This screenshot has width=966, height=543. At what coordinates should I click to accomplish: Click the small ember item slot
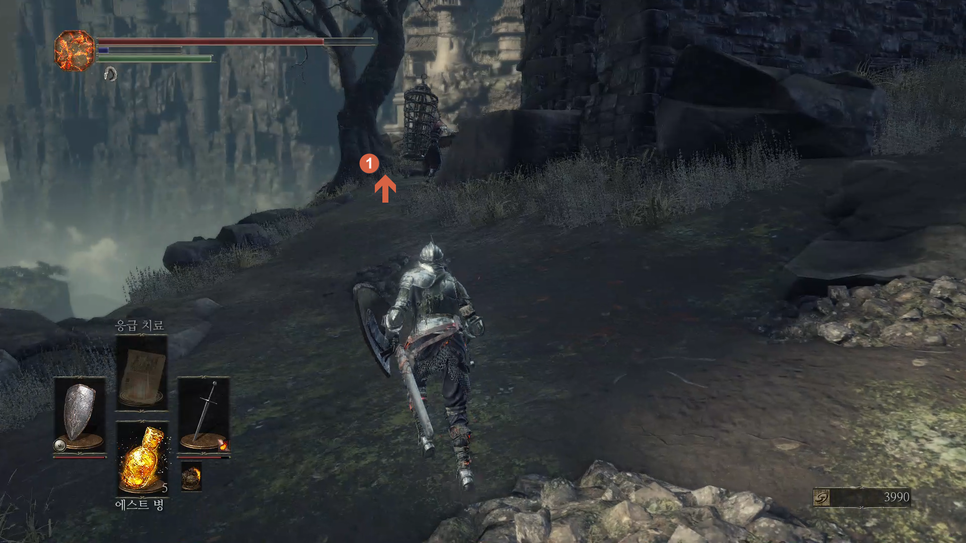tap(191, 478)
